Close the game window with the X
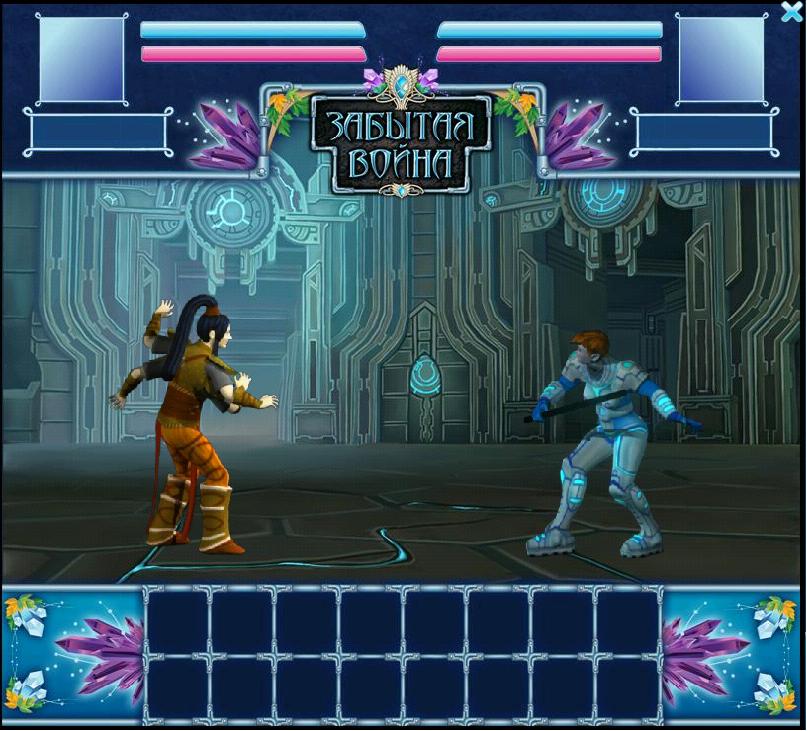 tap(792, 11)
